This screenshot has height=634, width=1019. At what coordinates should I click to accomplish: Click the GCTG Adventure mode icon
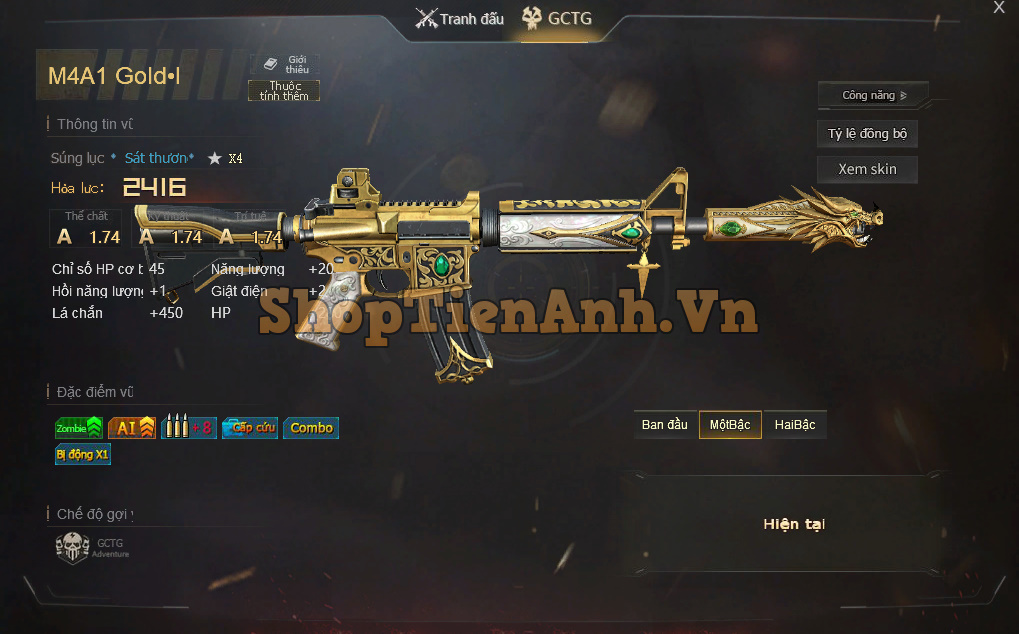[x=73, y=548]
